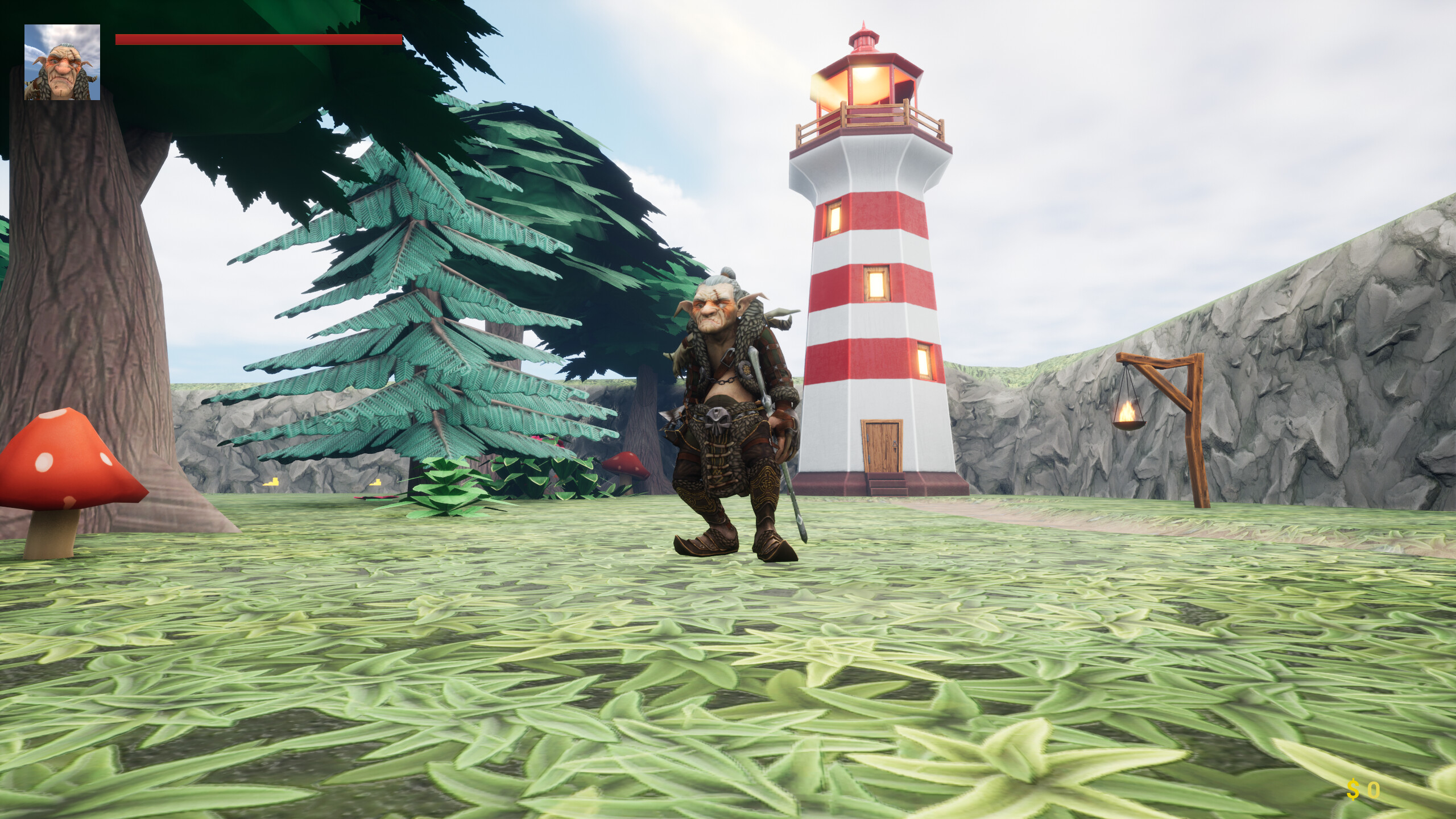Click the goblin character portrait icon

point(63,61)
